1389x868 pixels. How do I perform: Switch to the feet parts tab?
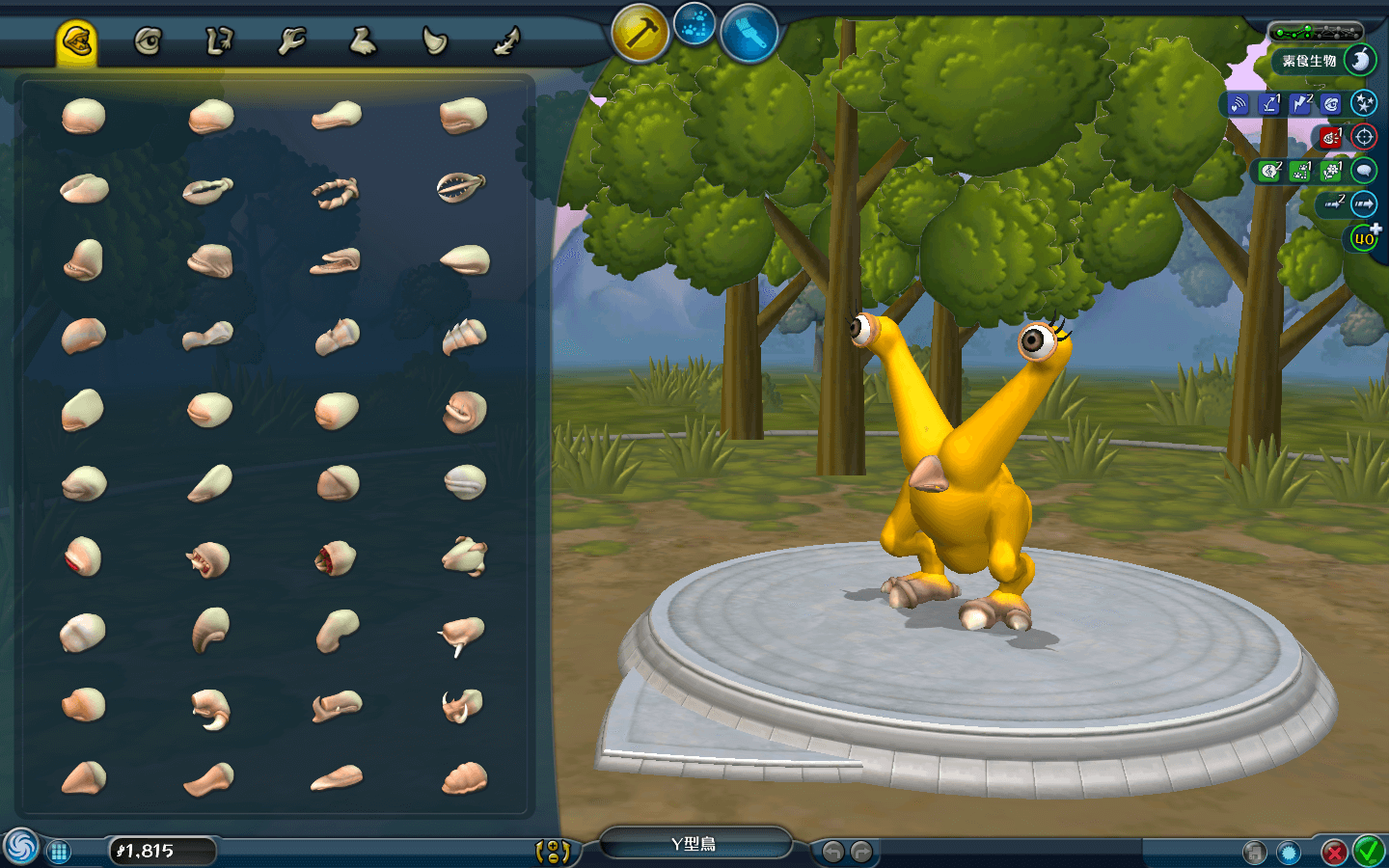pyautogui.click(x=363, y=41)
